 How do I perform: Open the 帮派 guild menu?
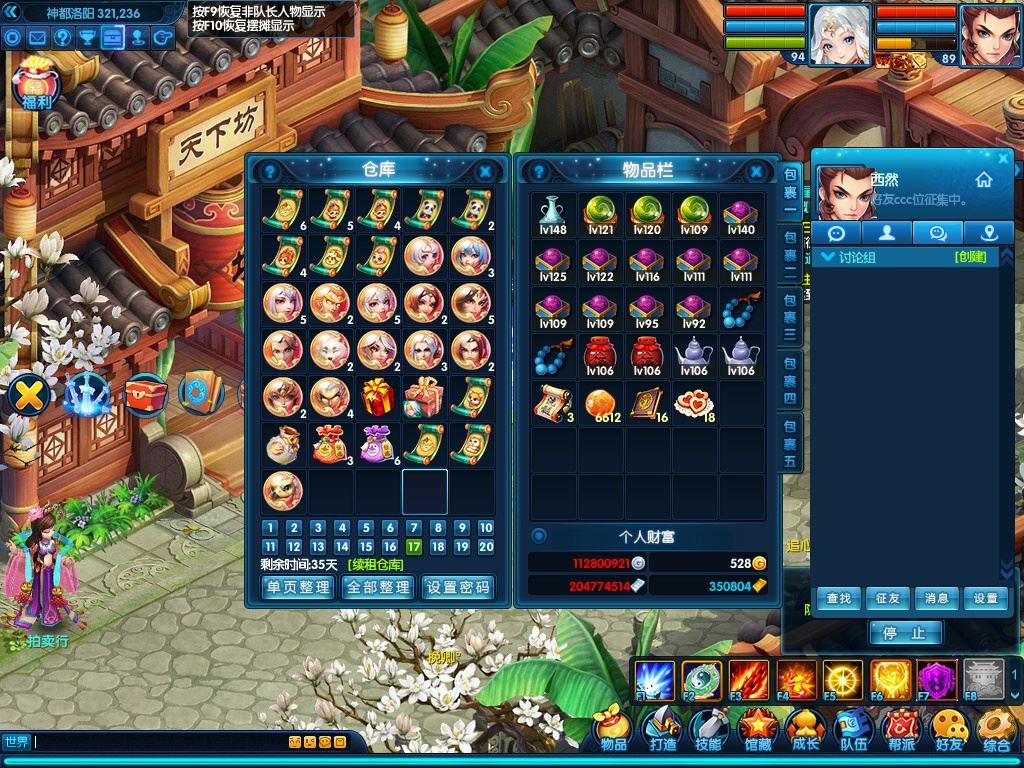(901, 730)
